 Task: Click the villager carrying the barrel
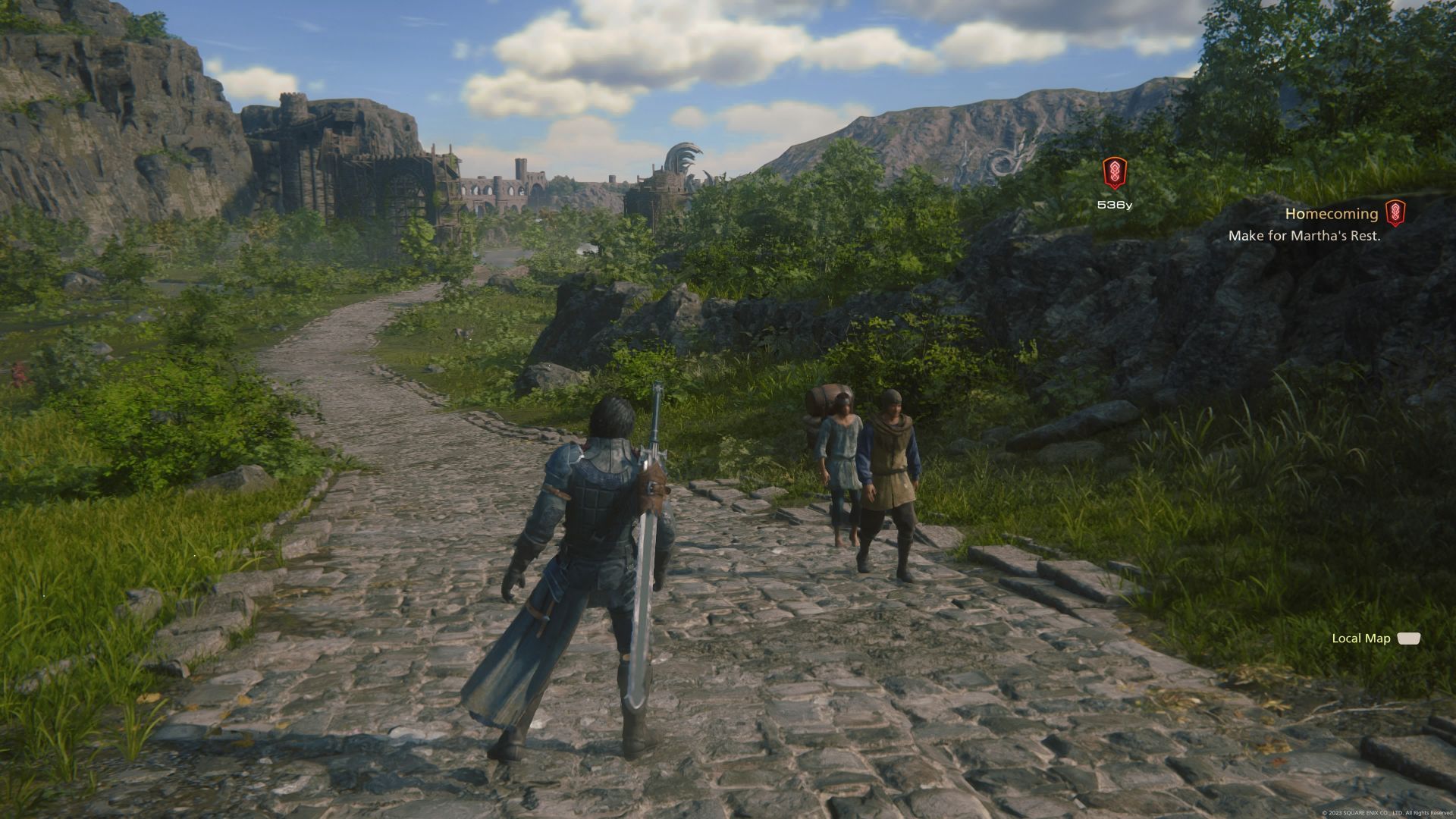coord(842,463)
